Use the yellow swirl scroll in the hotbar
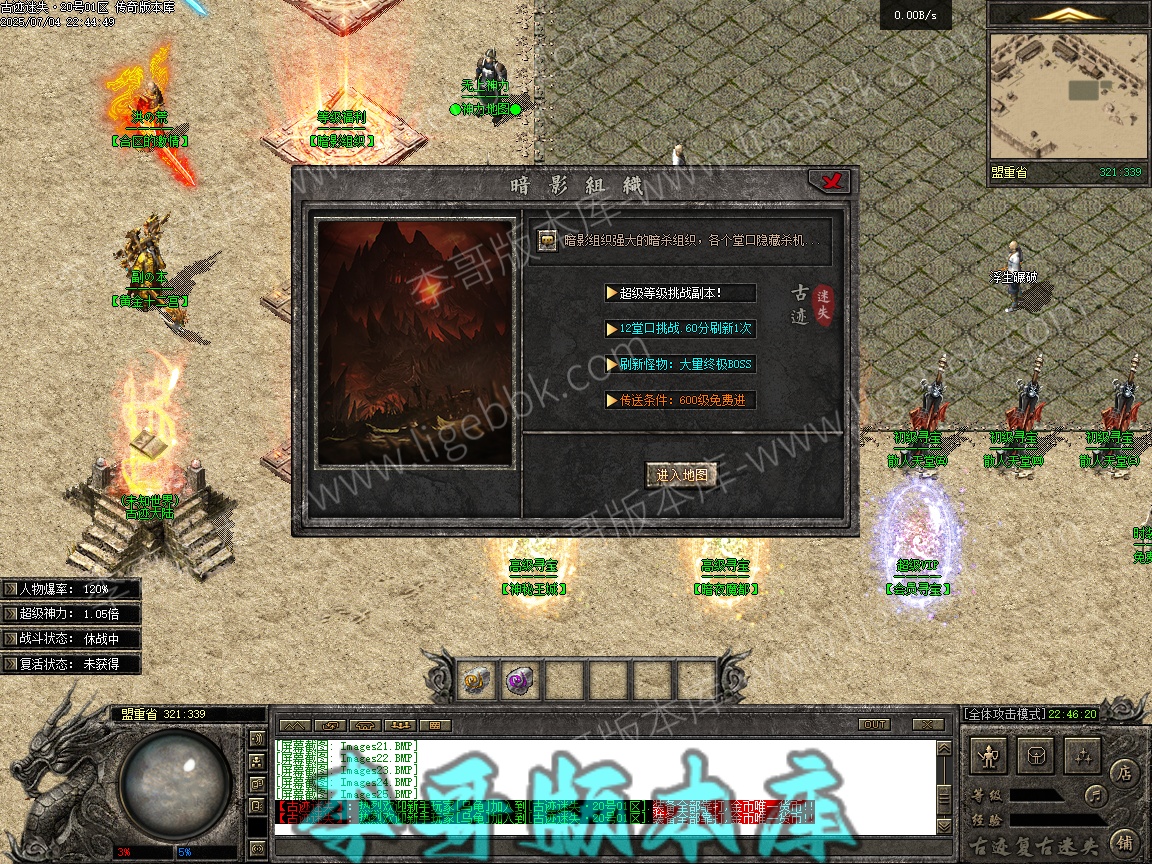This screenshot has width=1152, height=864. [476, 681]
